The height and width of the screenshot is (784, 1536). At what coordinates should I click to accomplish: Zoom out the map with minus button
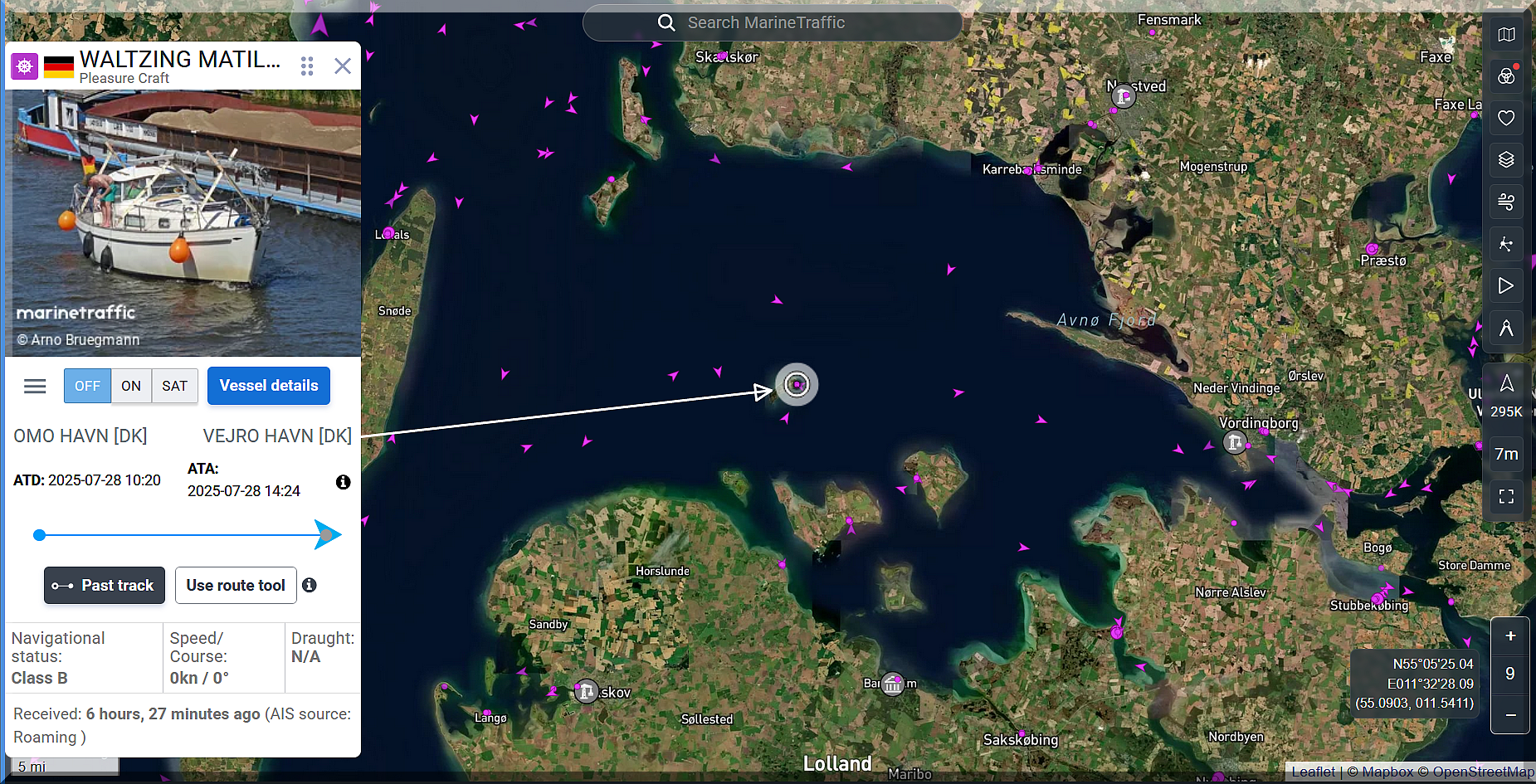pyautogui.click(x=1510, y=715)
